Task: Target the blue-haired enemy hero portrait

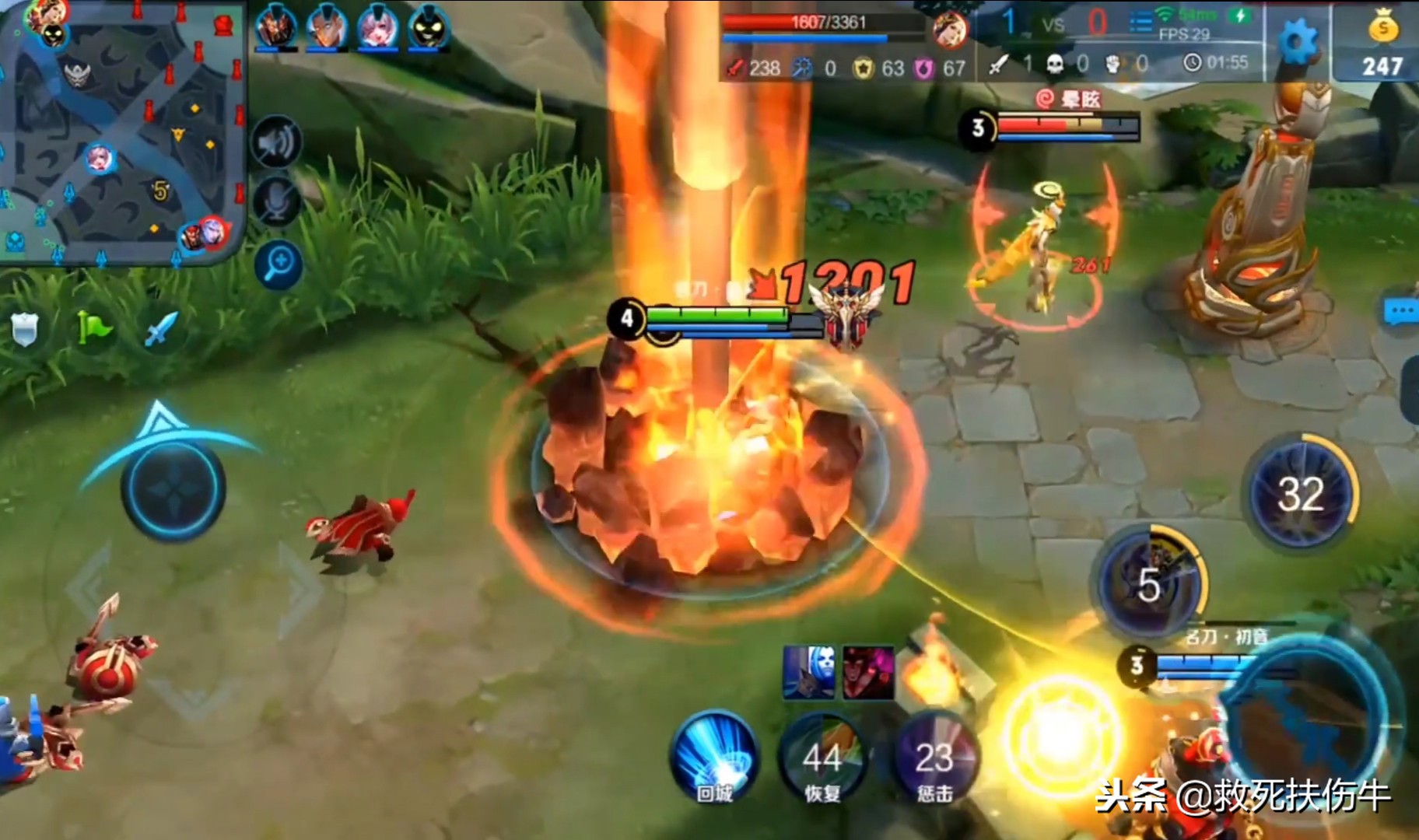Action: pyautogui.click(x=809, y=670)
